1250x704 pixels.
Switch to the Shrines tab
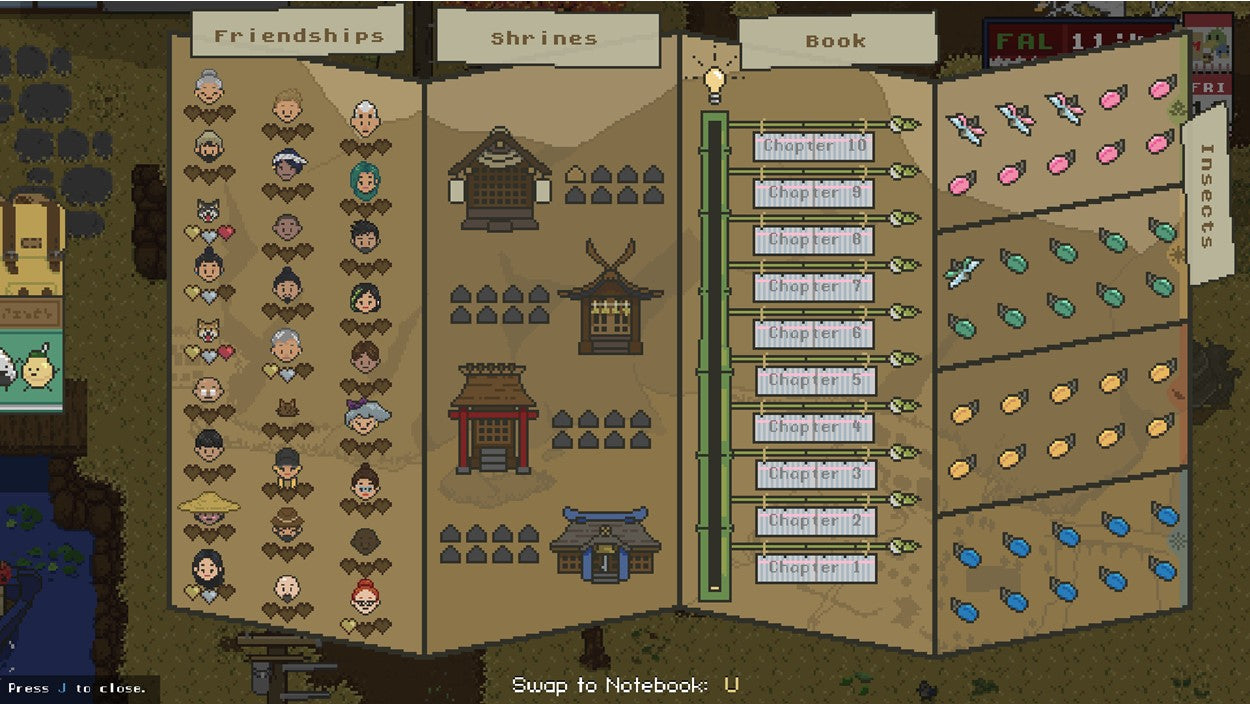coord(544,39)
